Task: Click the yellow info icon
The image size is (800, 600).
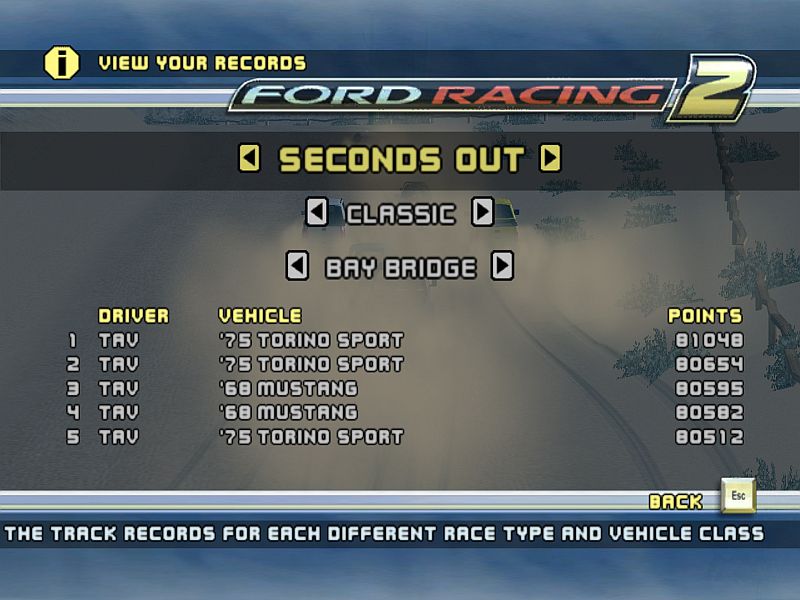Action: 61,63
